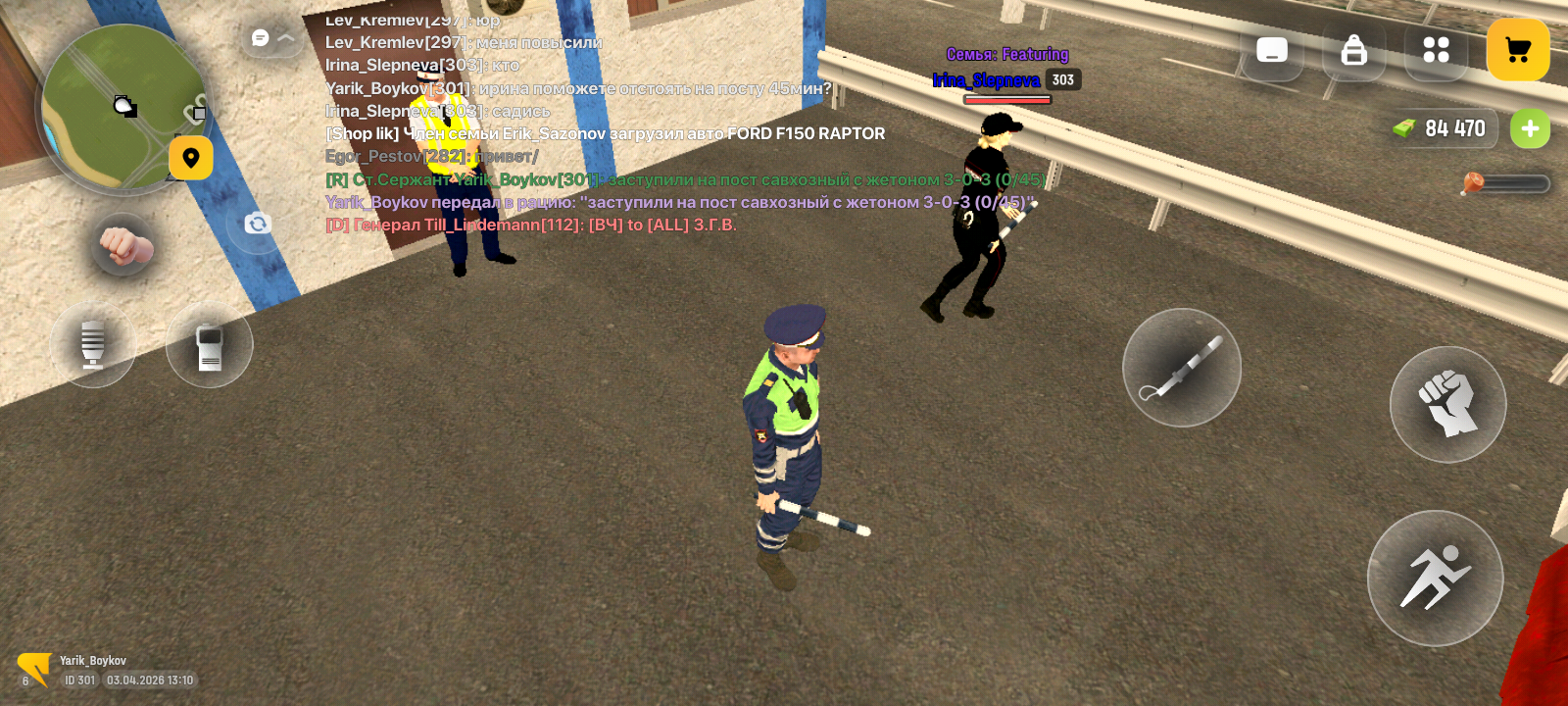Activate the microphone voice button
Screen dimensions: 1568x706
coord(93,343)
